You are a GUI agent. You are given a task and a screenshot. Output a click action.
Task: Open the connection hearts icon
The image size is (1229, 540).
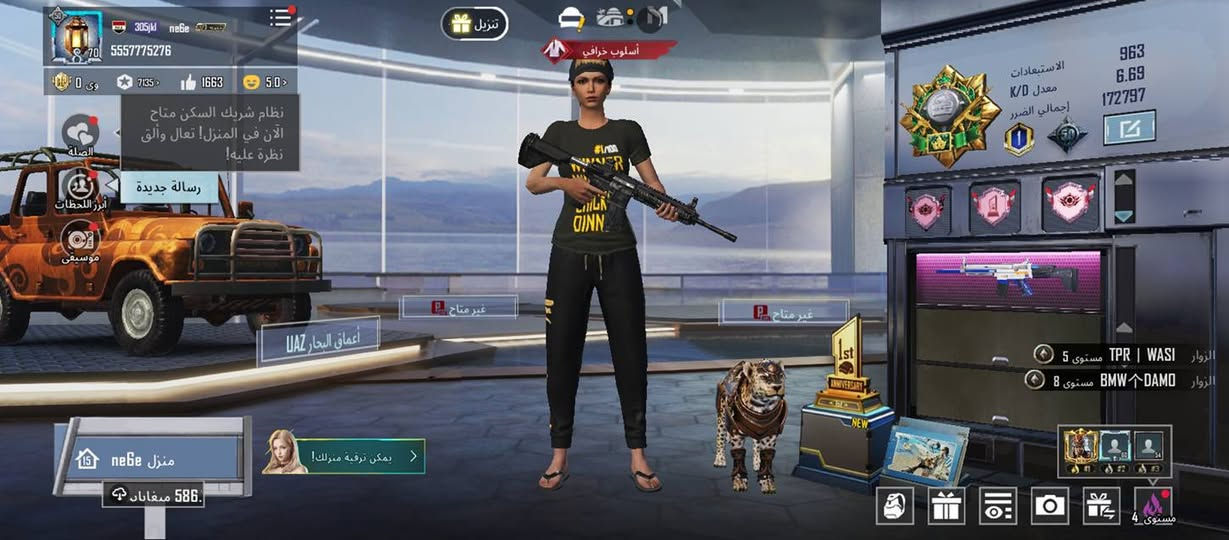(80, 132)
